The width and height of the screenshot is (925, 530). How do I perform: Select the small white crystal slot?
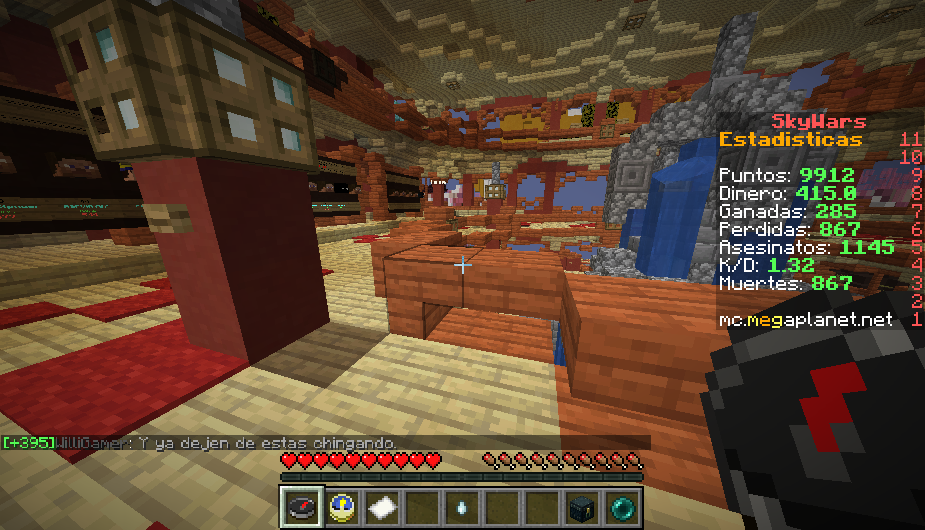(461, 506)
